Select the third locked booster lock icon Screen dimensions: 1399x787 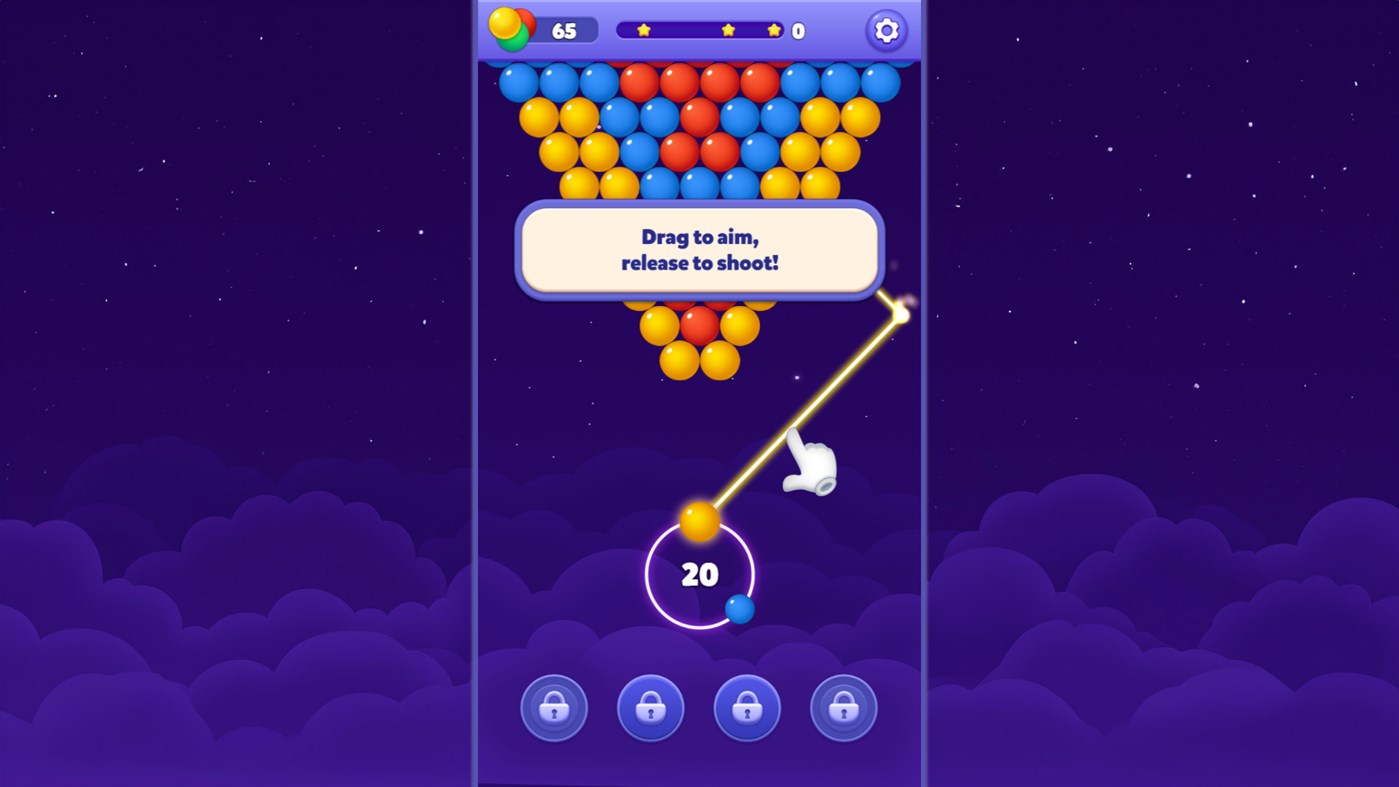click(x=747, y=707)
